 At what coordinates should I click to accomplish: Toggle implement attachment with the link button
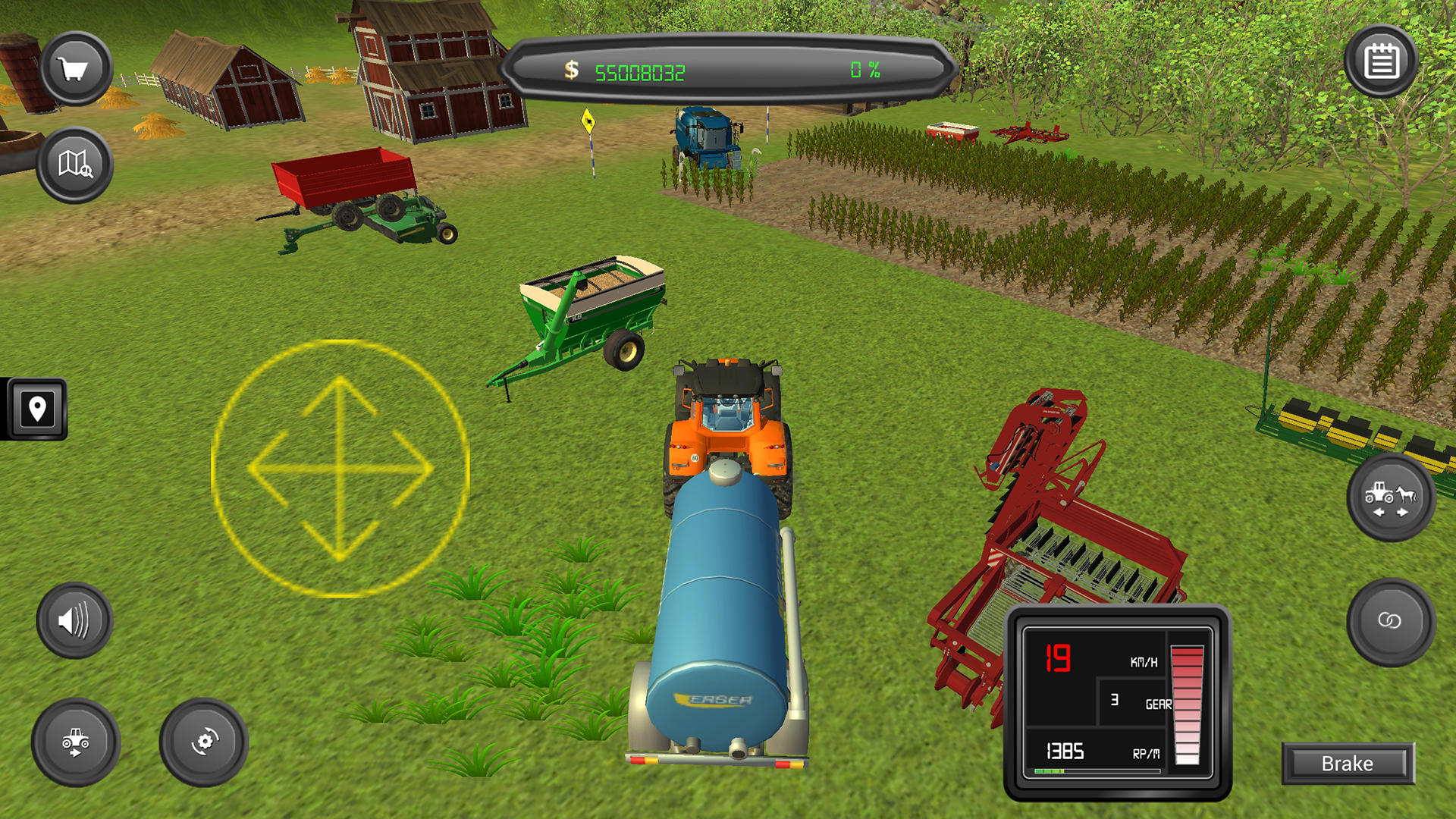(1390, 622)
